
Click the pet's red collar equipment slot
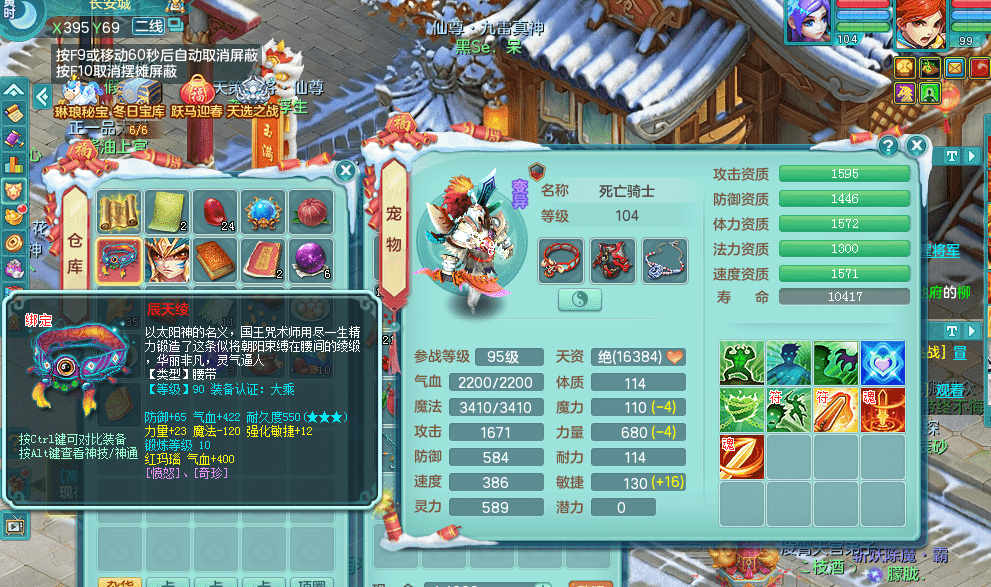[x=561, y=259]
